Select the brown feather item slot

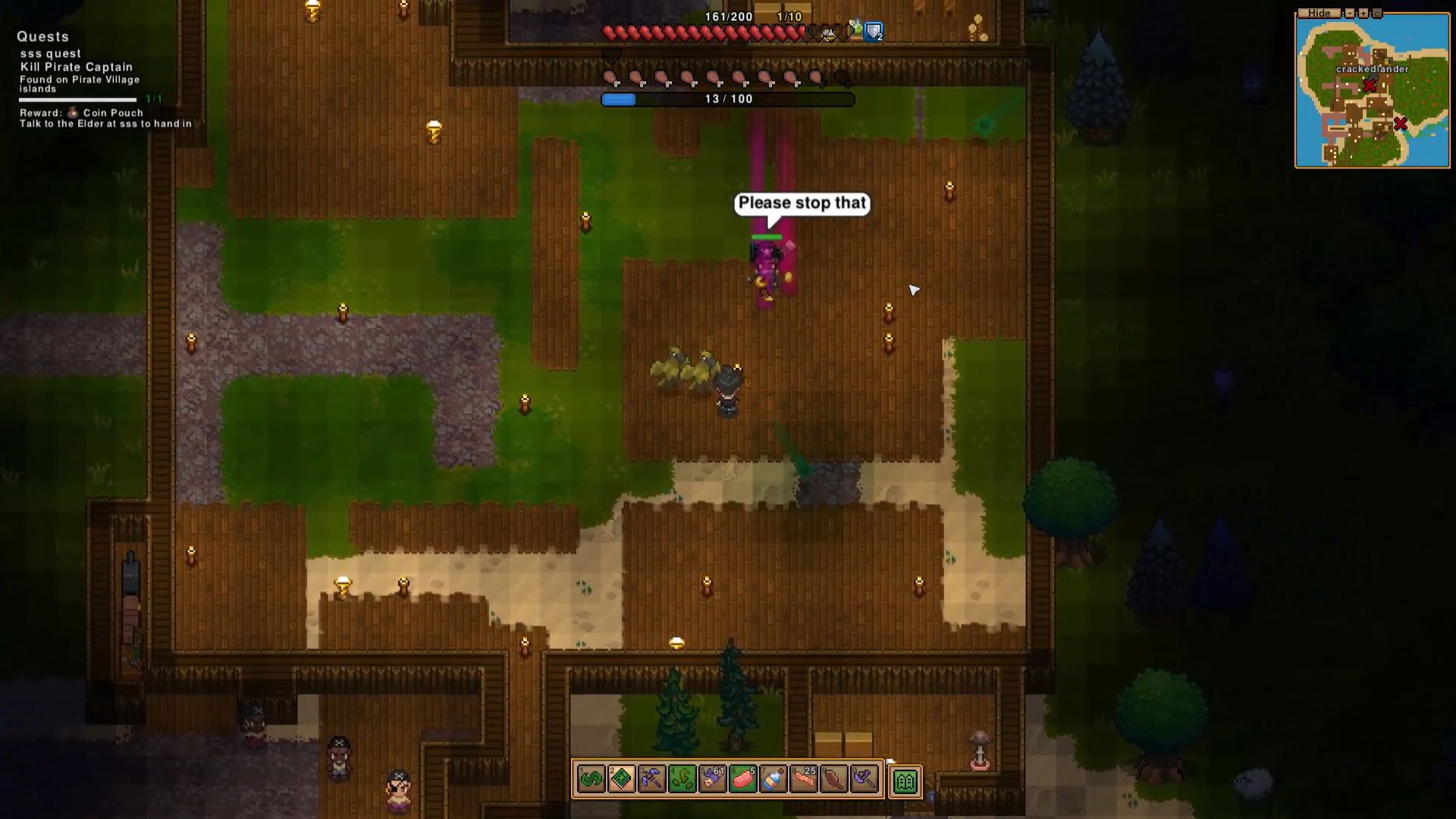(x=834, y=779)
